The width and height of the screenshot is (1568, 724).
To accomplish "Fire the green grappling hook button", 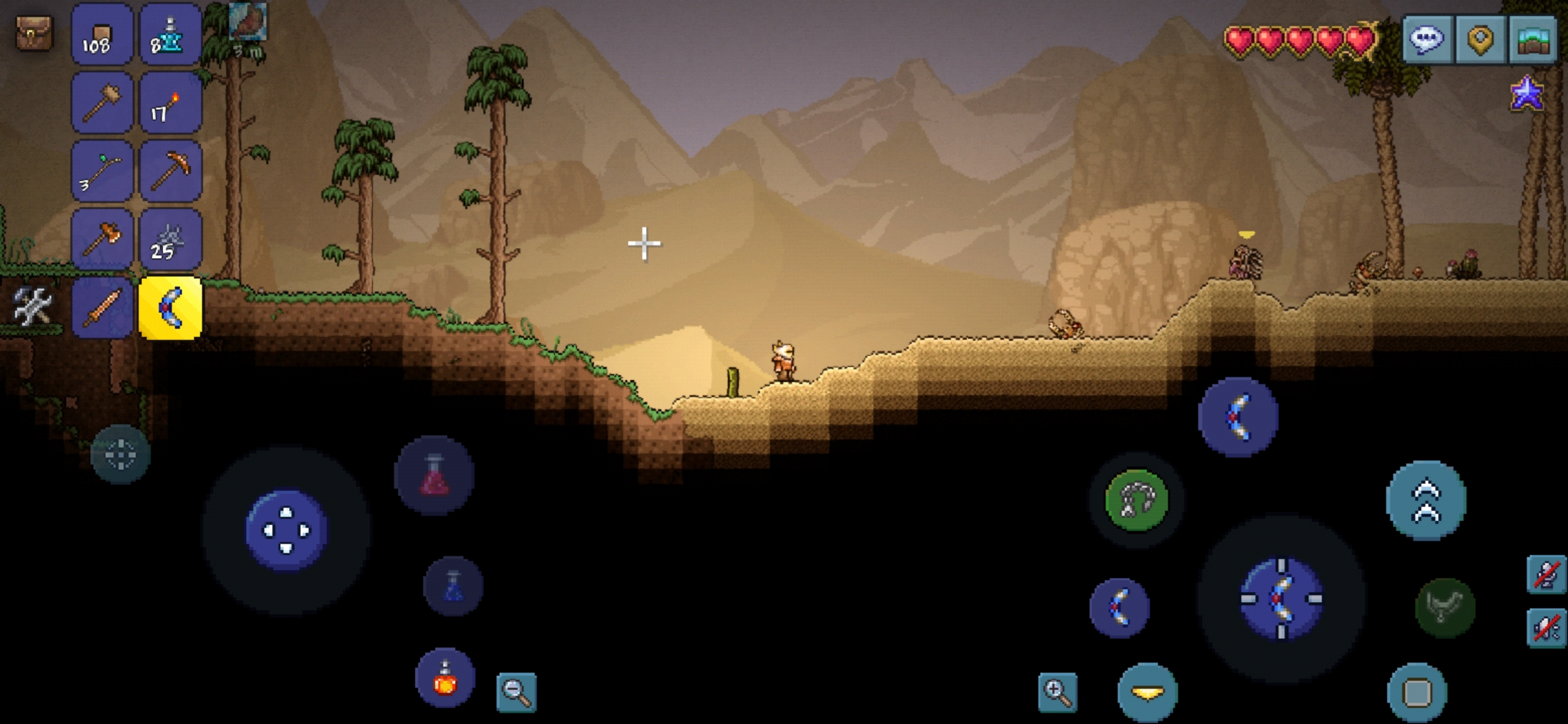I will pyautogui.click(x=1136, y=500).
